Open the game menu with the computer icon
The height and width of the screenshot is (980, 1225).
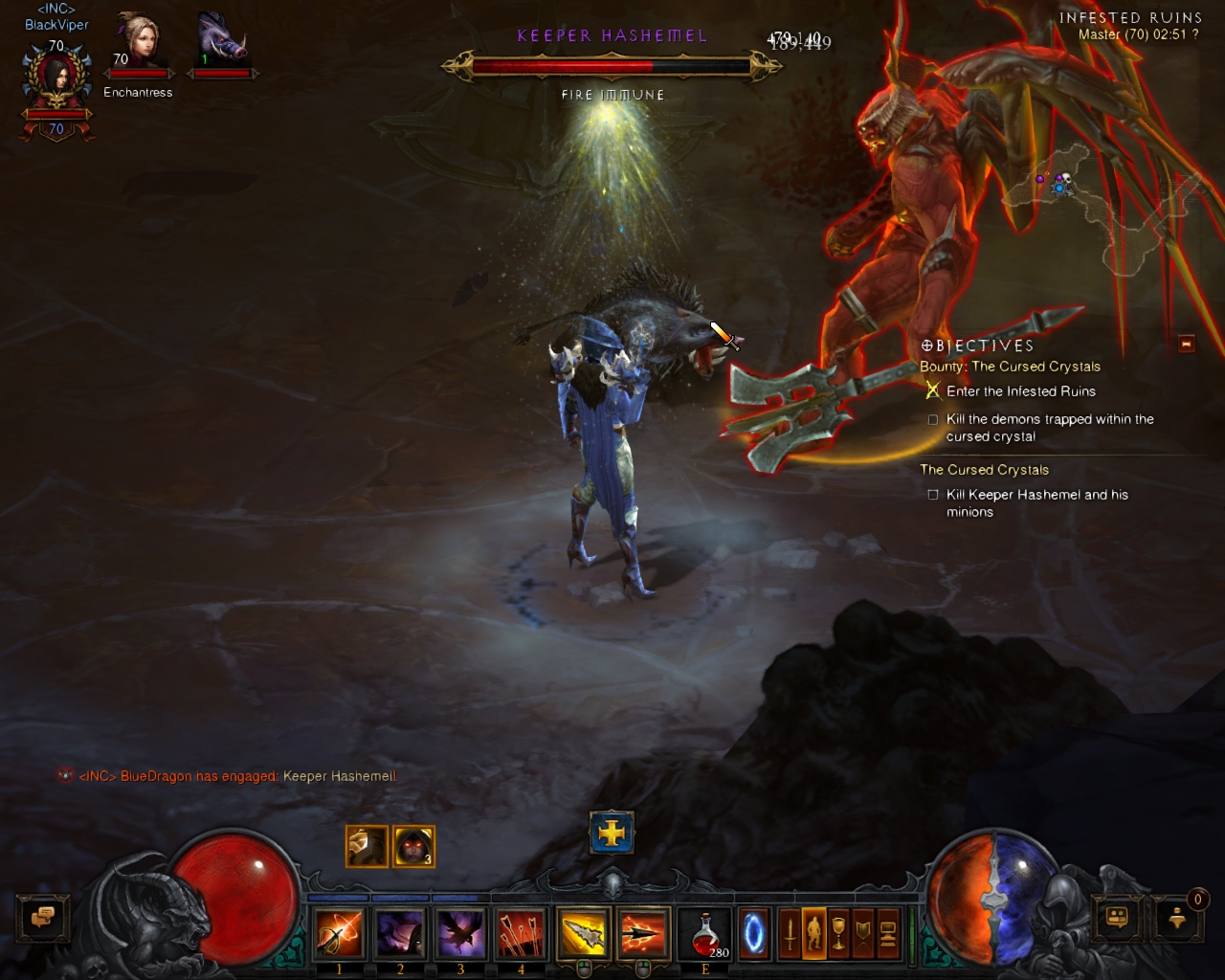coord(888,934)
